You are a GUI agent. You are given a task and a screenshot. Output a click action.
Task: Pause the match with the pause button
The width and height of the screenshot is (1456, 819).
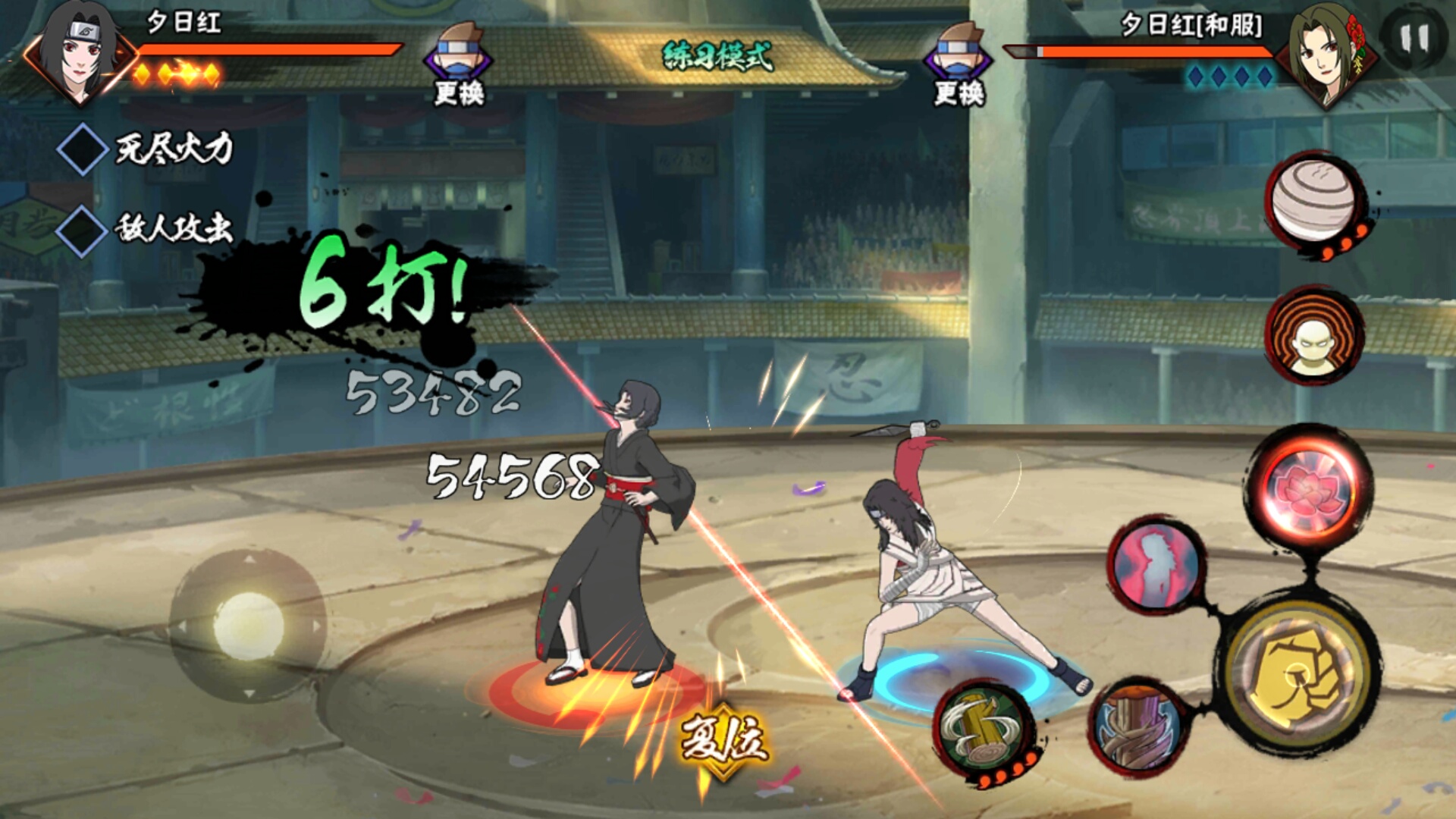point(1414,38)
